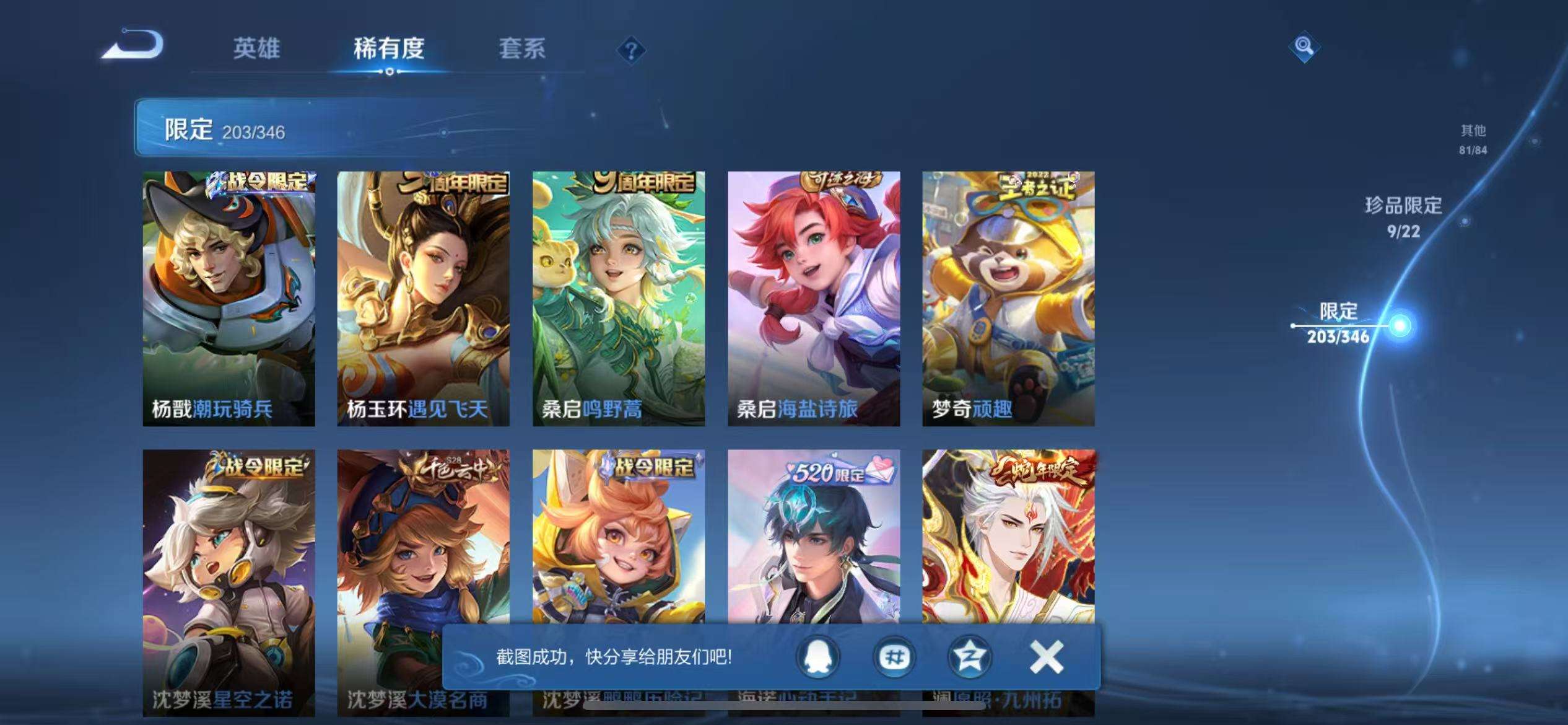This screenshot has width=1568, height=725.
Task: Switch to the 套系 tab
Action: click(522, 50)
